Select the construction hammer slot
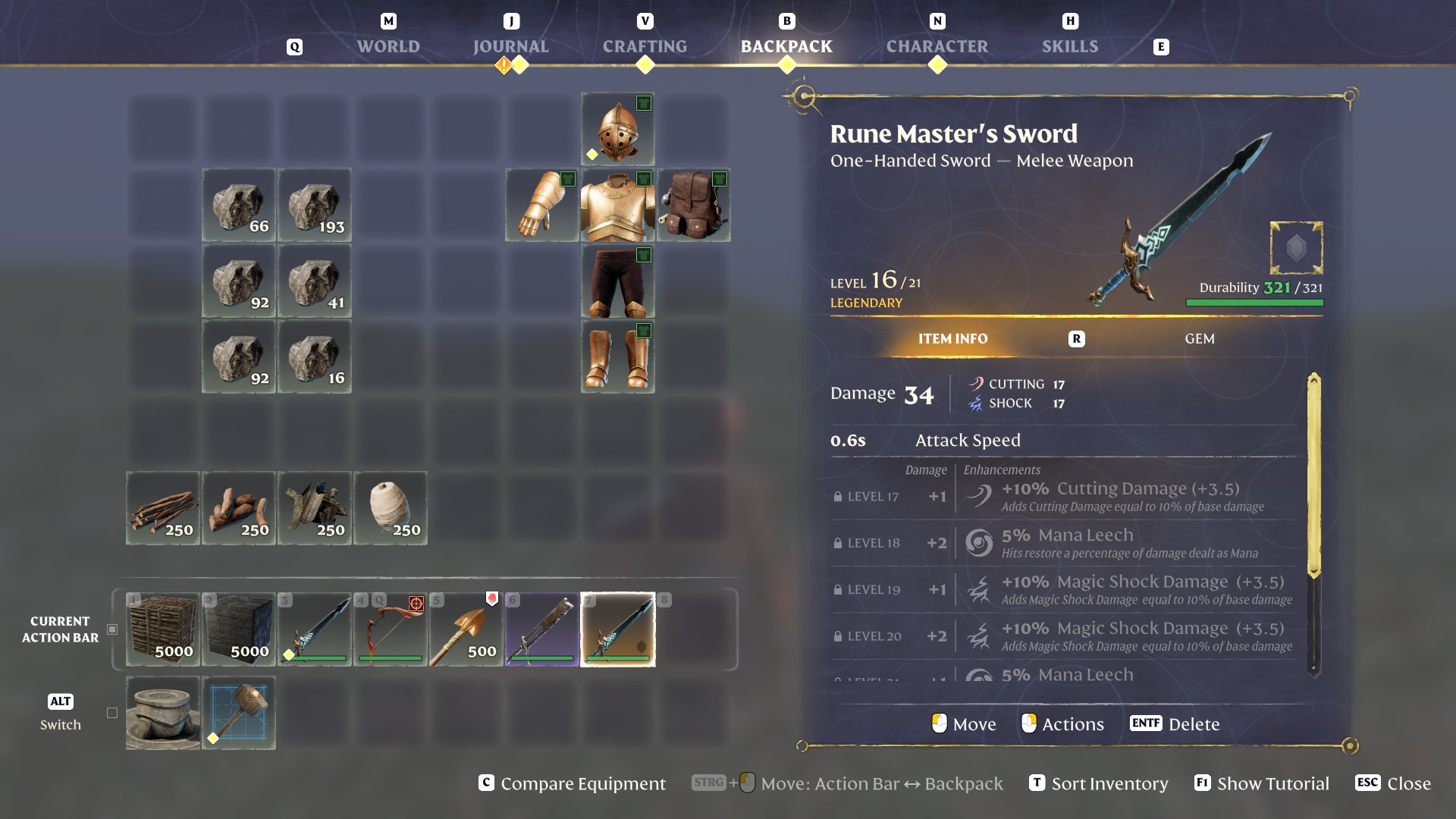 [x=238, y=713]
